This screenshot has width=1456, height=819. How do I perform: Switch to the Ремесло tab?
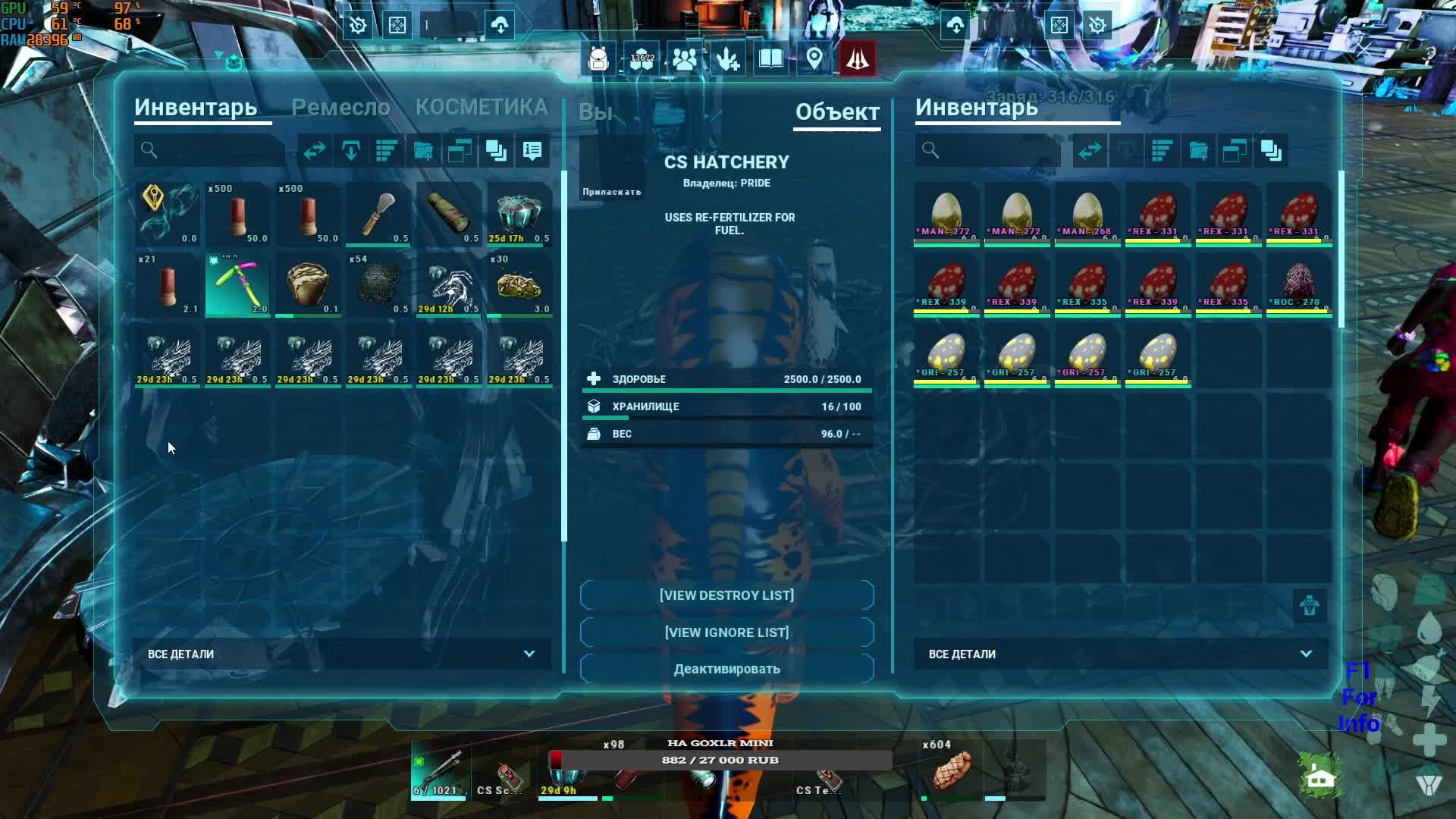coord(340,108)
